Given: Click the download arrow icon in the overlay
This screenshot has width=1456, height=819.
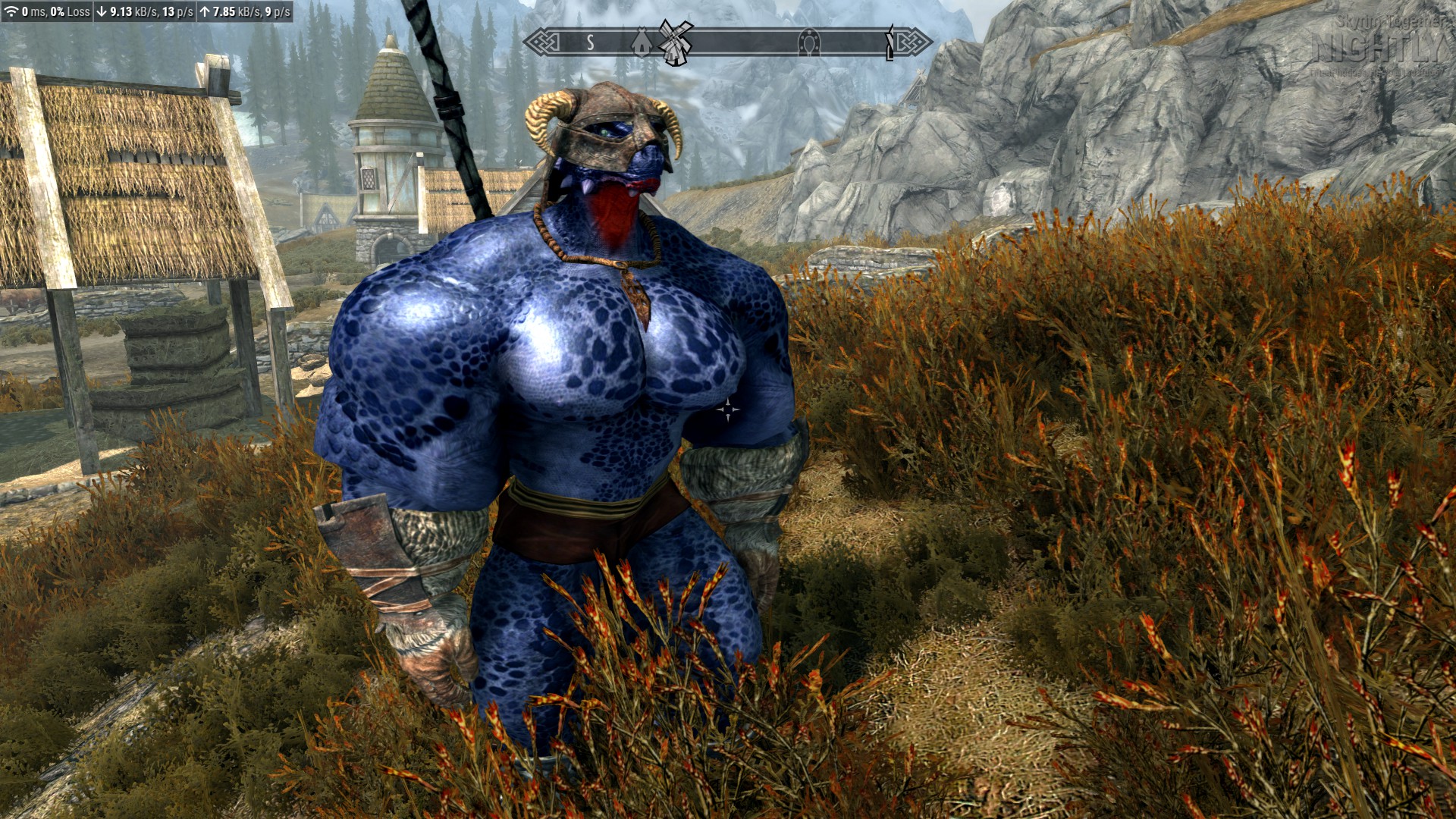Looking at the screenshot, I should [101, 11].
